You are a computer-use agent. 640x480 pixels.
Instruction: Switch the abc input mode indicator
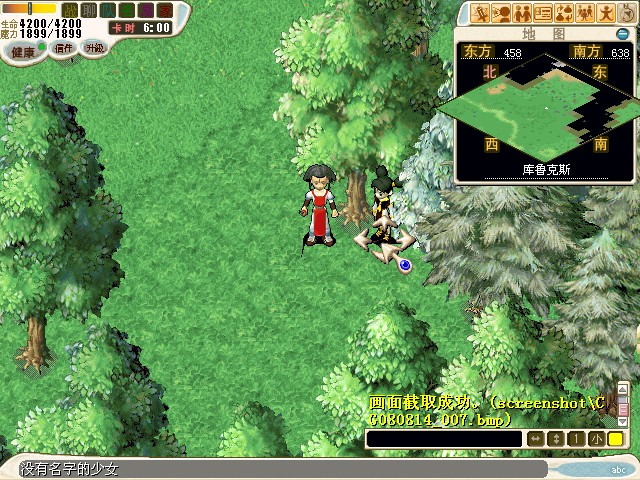[x=619, y=469]
